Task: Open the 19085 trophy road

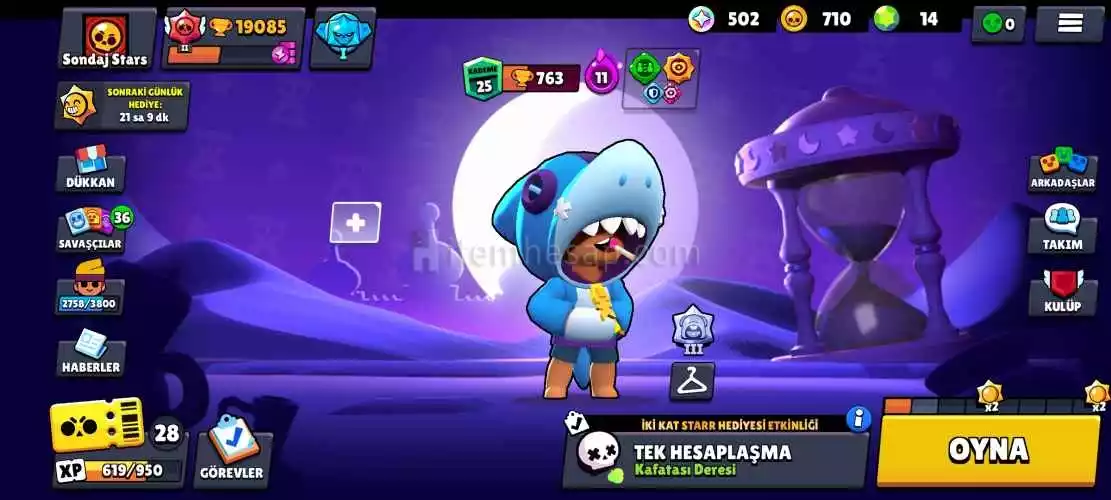Action: point(233,39)
